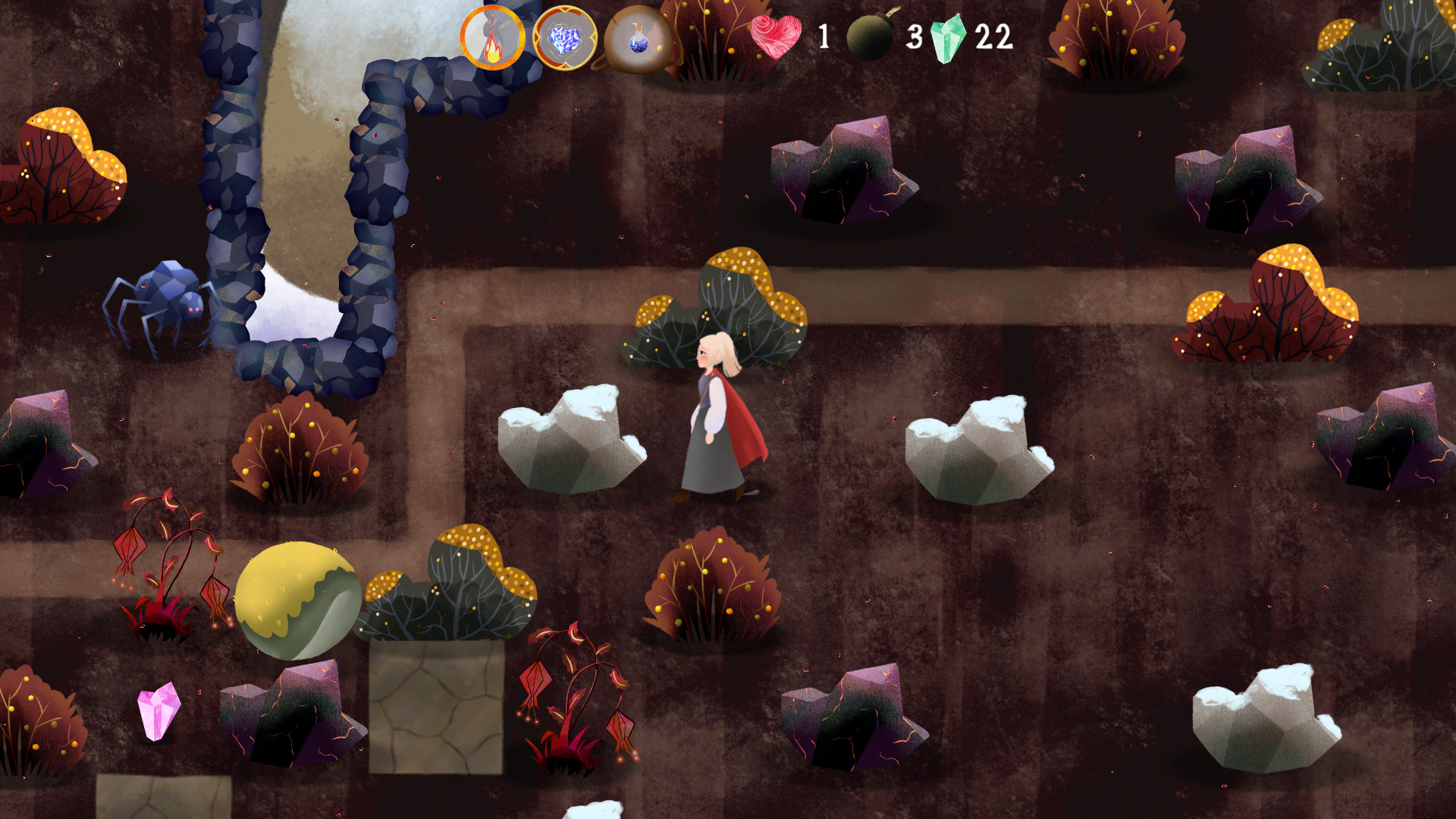This screenshot has height=819, width=1456.
Task: Click the heart count number 1
Action: pos(824,36)
